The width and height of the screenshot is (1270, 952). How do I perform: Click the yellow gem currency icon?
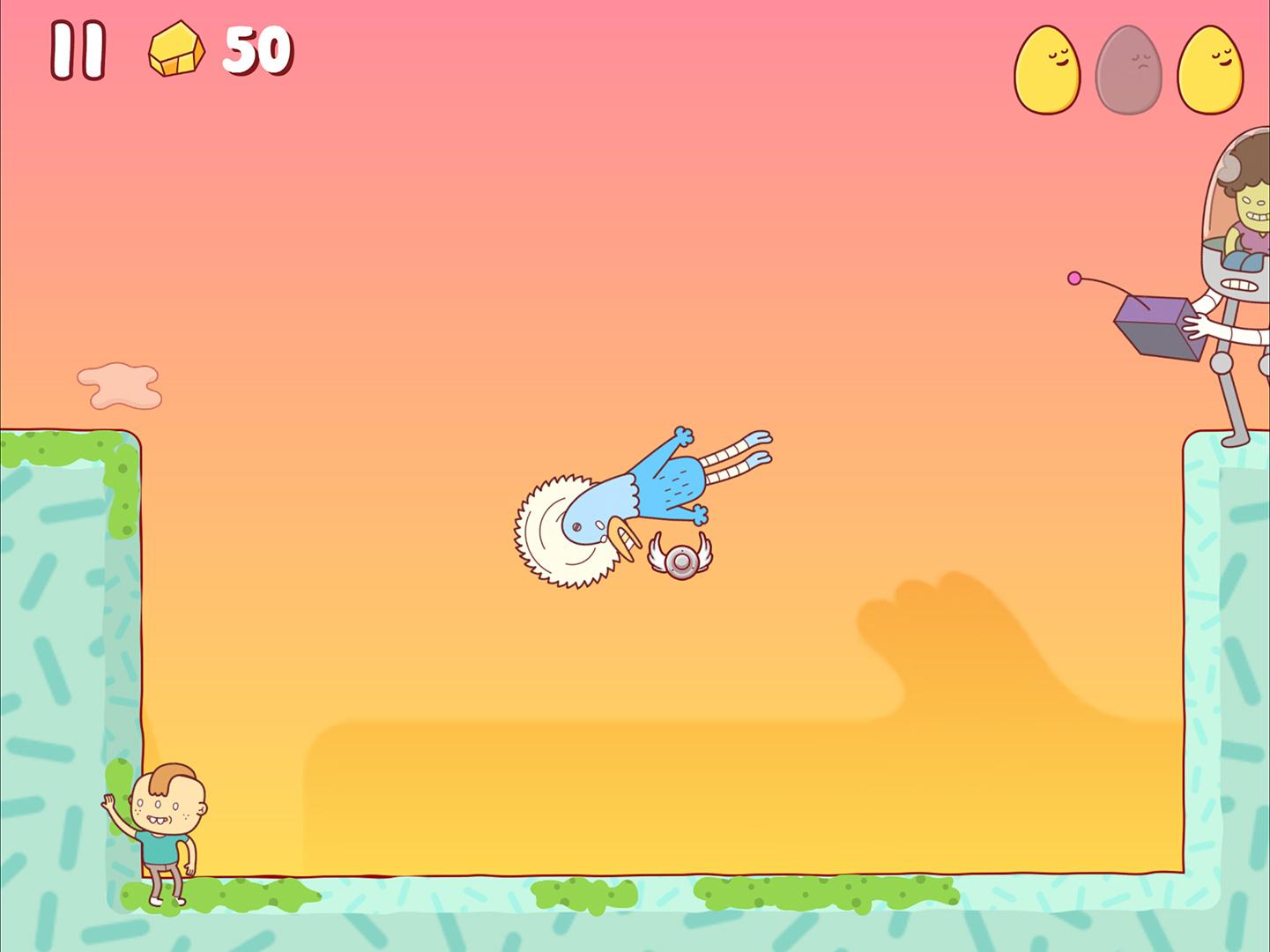coord(175,50)
